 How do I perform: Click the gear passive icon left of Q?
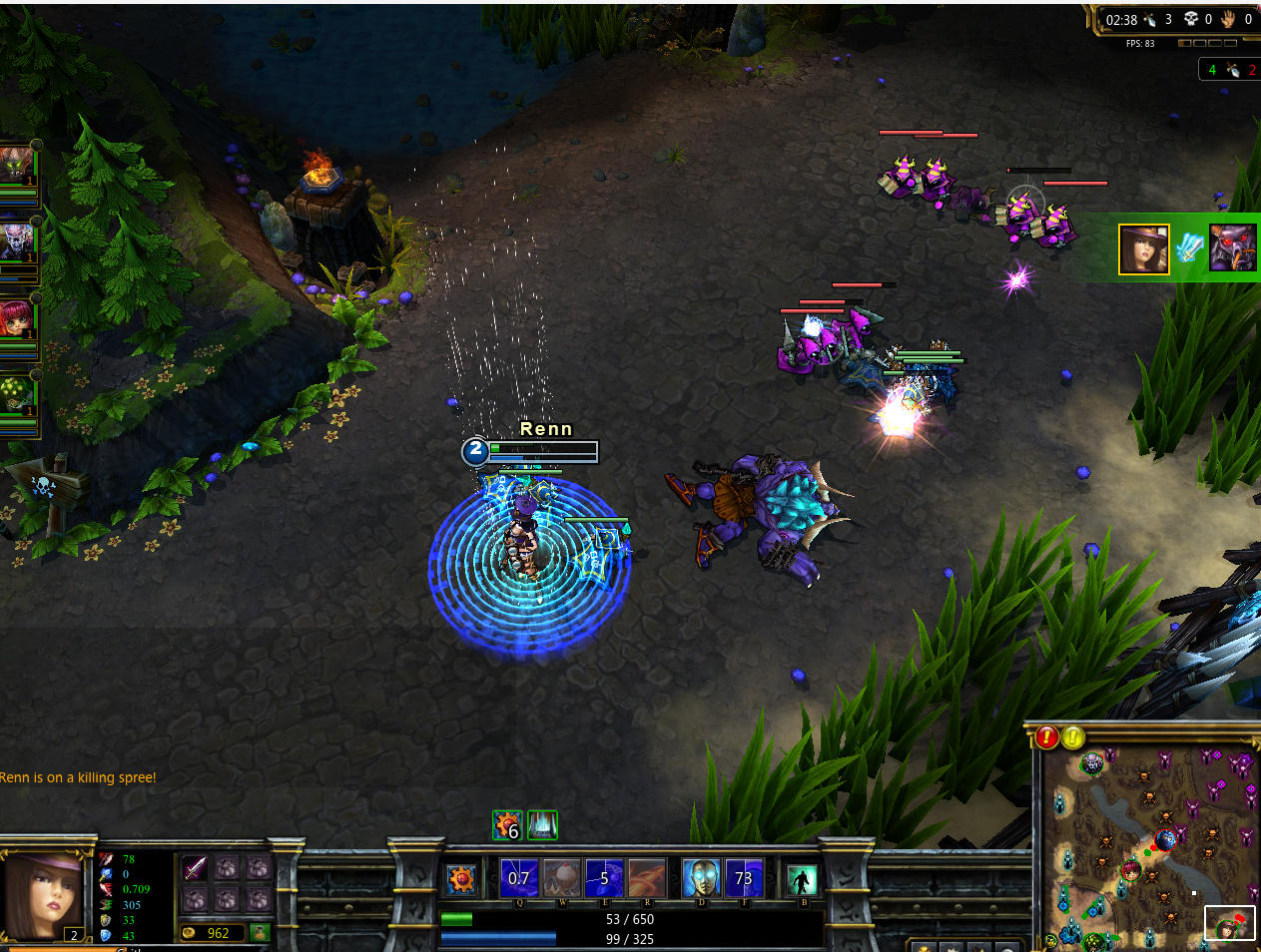click(461, 879)
